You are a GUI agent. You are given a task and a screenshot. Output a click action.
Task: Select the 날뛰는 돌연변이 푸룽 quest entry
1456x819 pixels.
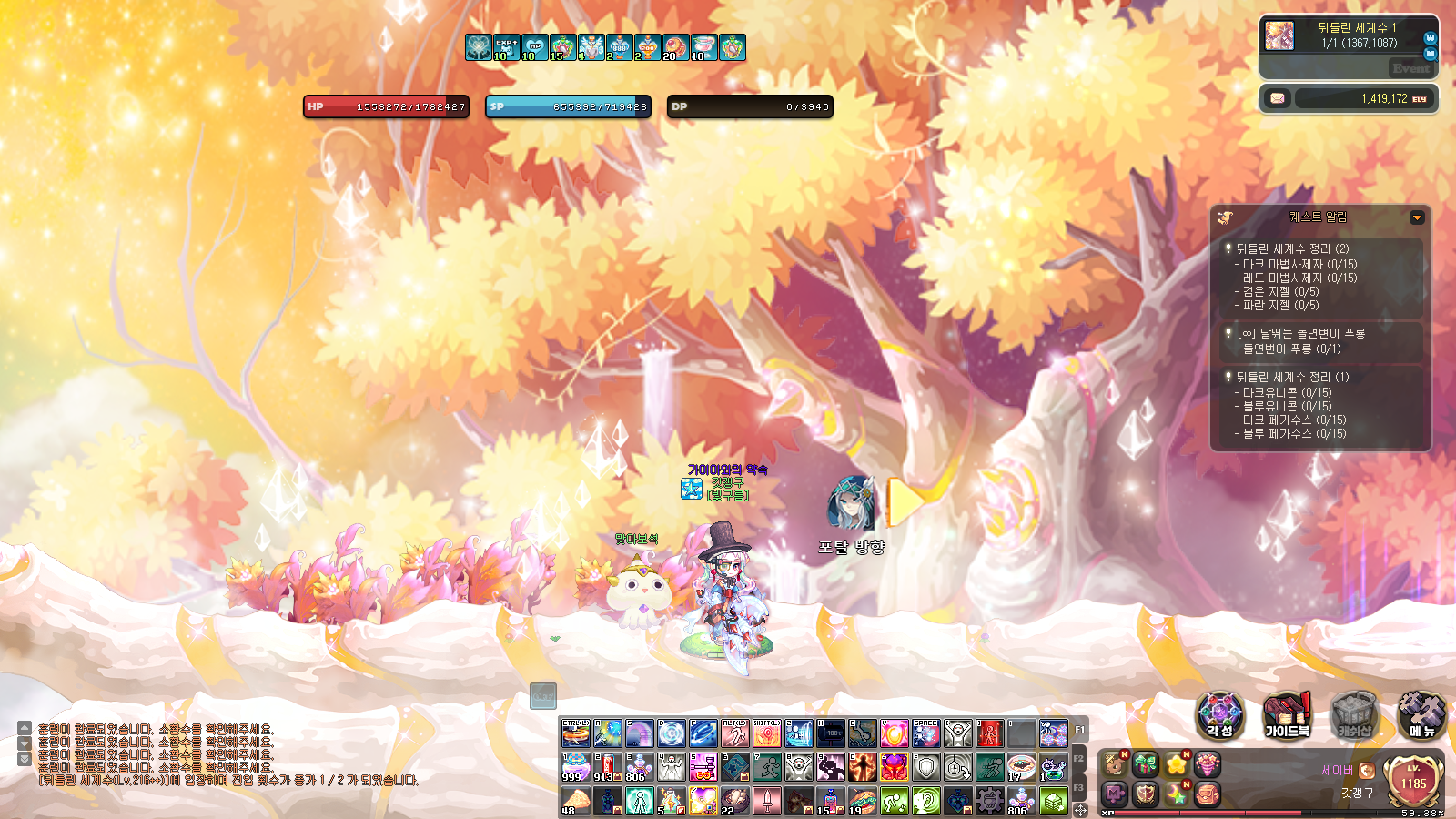pos(1300,333)
